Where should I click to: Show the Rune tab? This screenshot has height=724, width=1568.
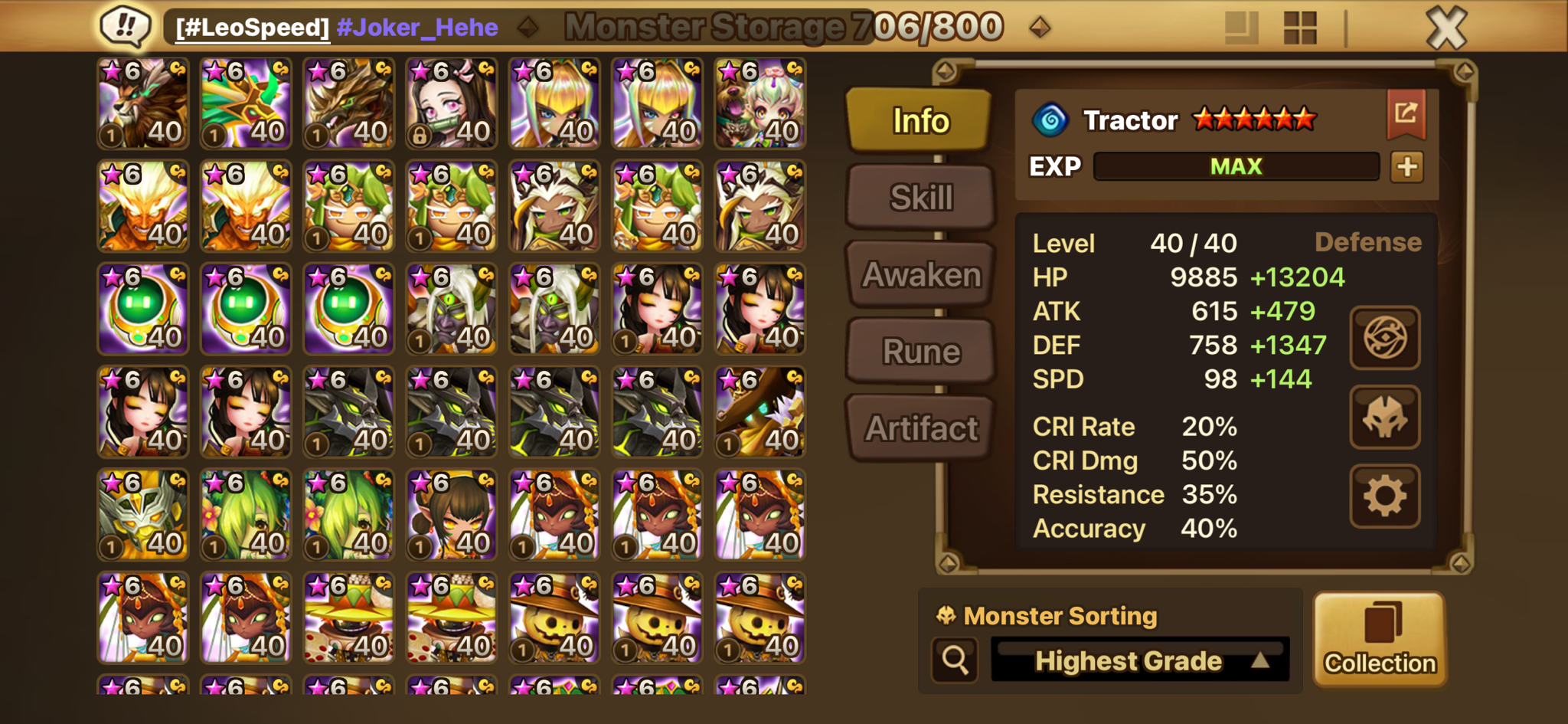click(920, 352)
